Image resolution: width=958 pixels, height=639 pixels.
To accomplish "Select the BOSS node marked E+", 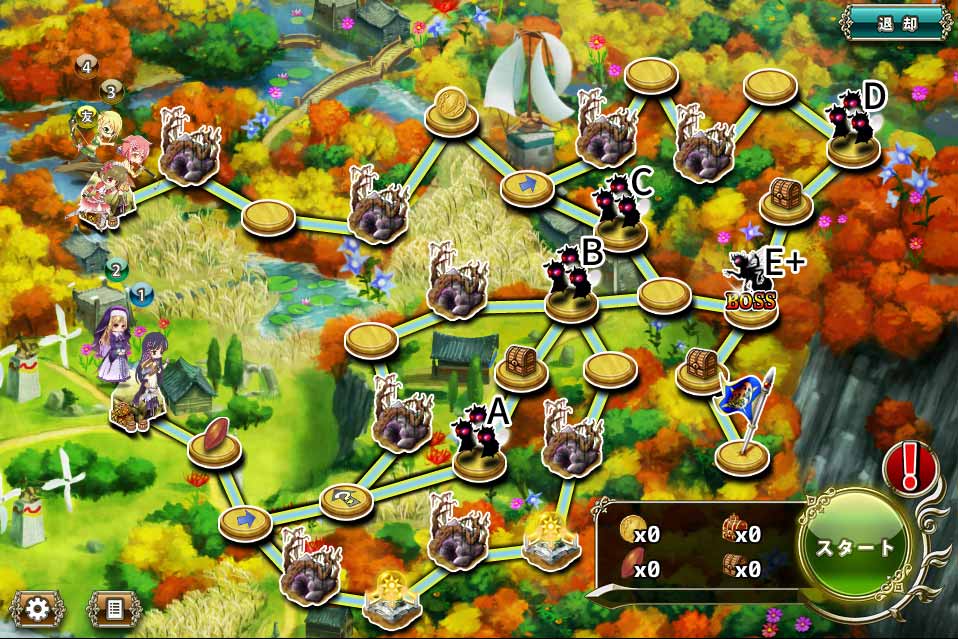I will click(751, 289).
